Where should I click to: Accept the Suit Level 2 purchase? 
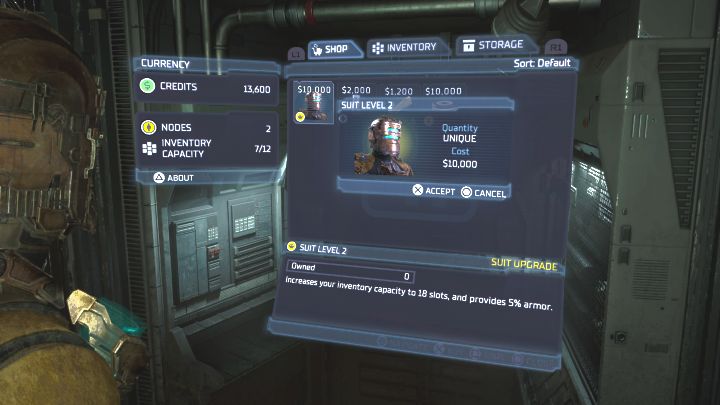point(433,191)
